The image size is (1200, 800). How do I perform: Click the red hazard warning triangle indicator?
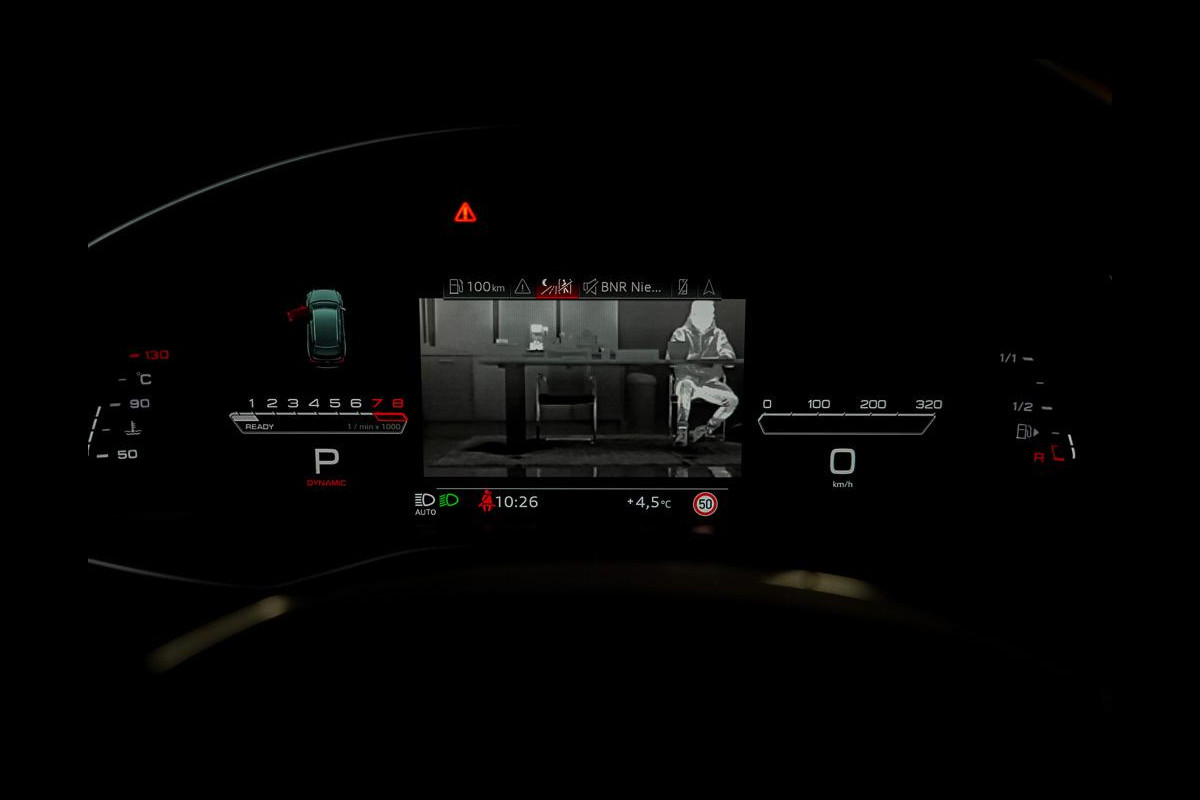pos(465,212)
